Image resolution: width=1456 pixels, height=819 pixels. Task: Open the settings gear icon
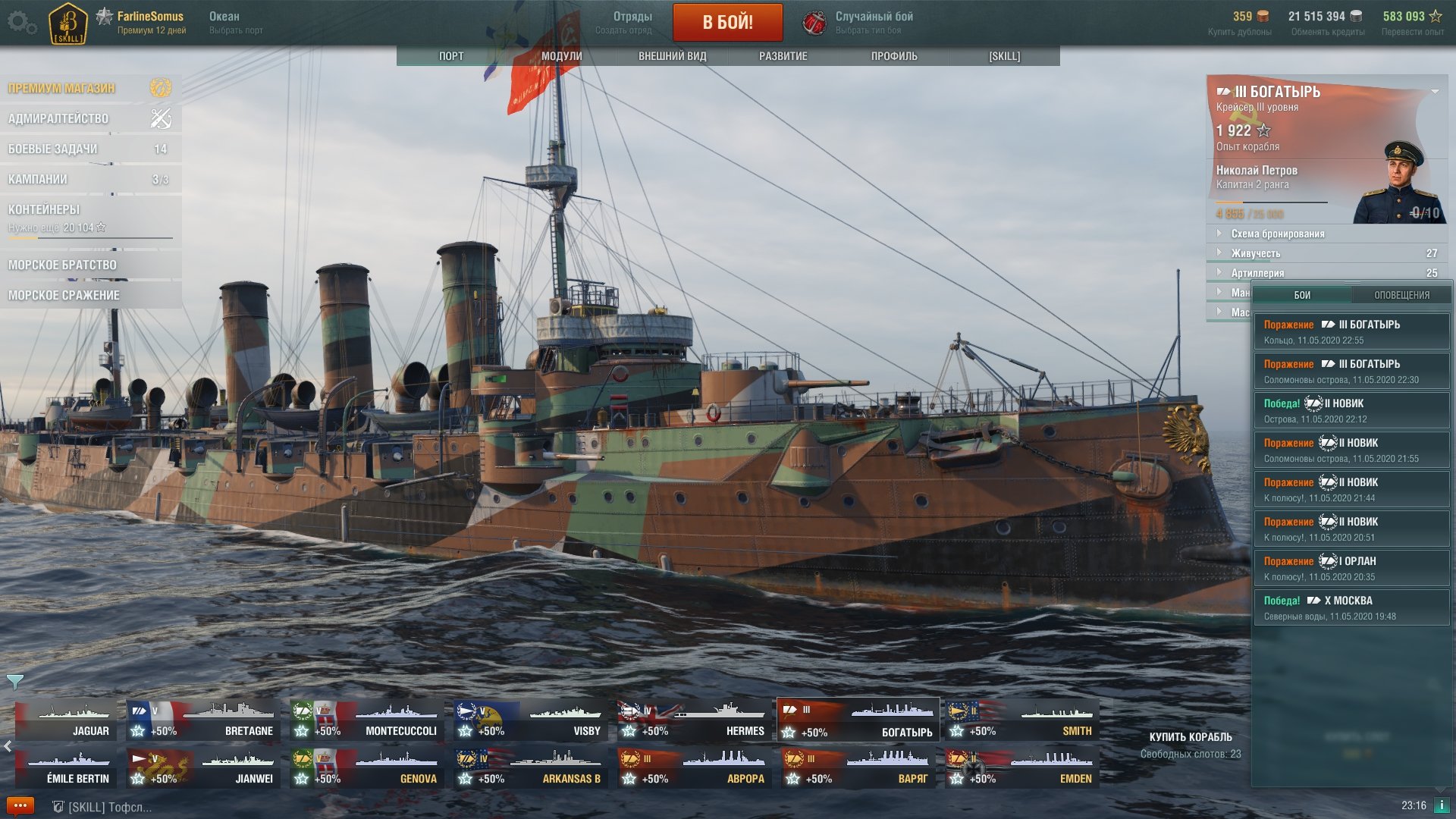pos(21,22)
